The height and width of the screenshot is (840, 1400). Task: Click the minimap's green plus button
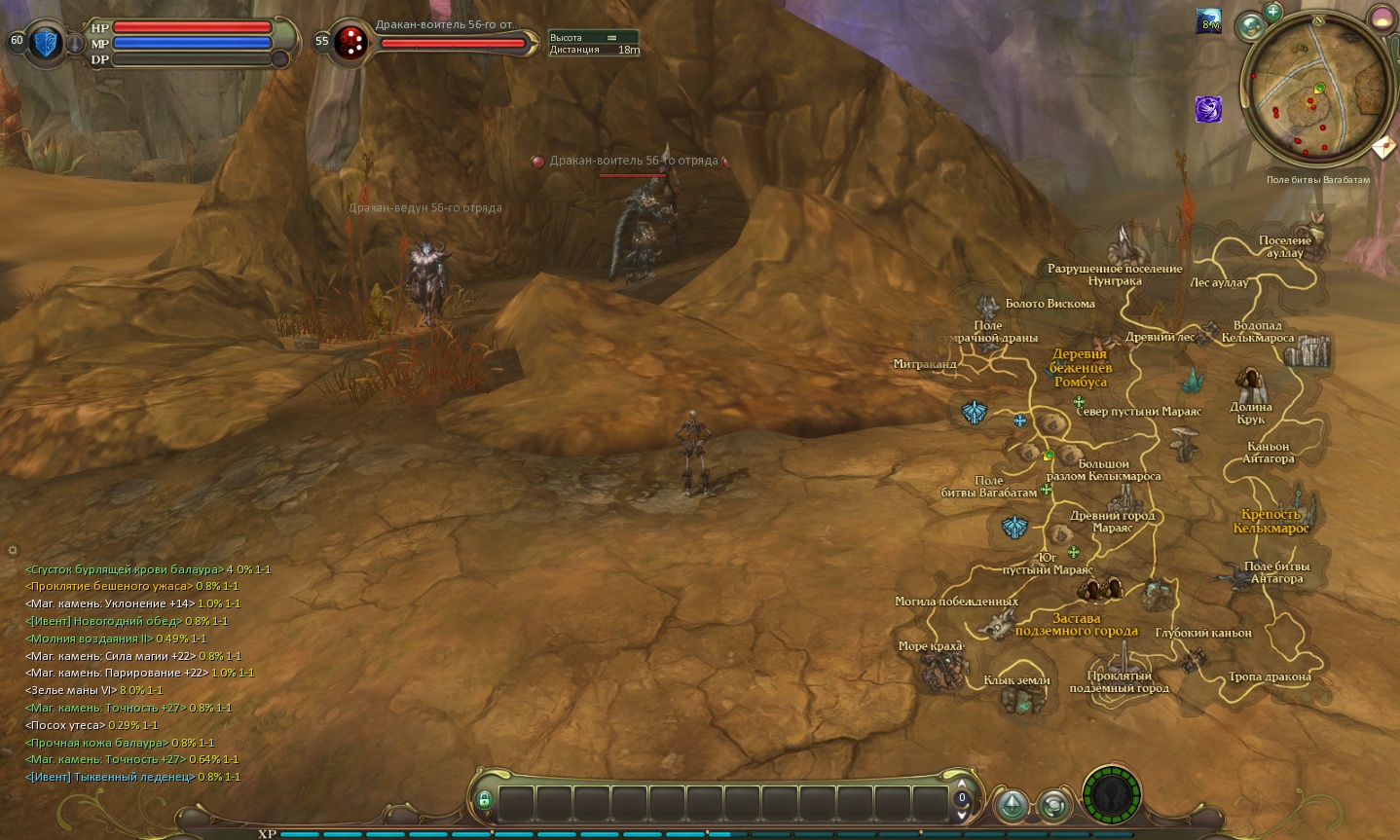pyautogui.click(x=1272, y=13)
